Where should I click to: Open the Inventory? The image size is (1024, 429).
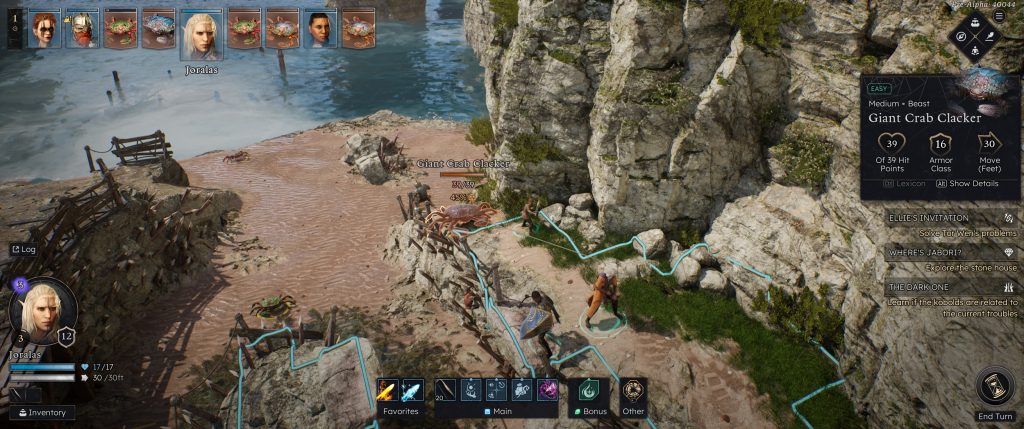[43, 412]
